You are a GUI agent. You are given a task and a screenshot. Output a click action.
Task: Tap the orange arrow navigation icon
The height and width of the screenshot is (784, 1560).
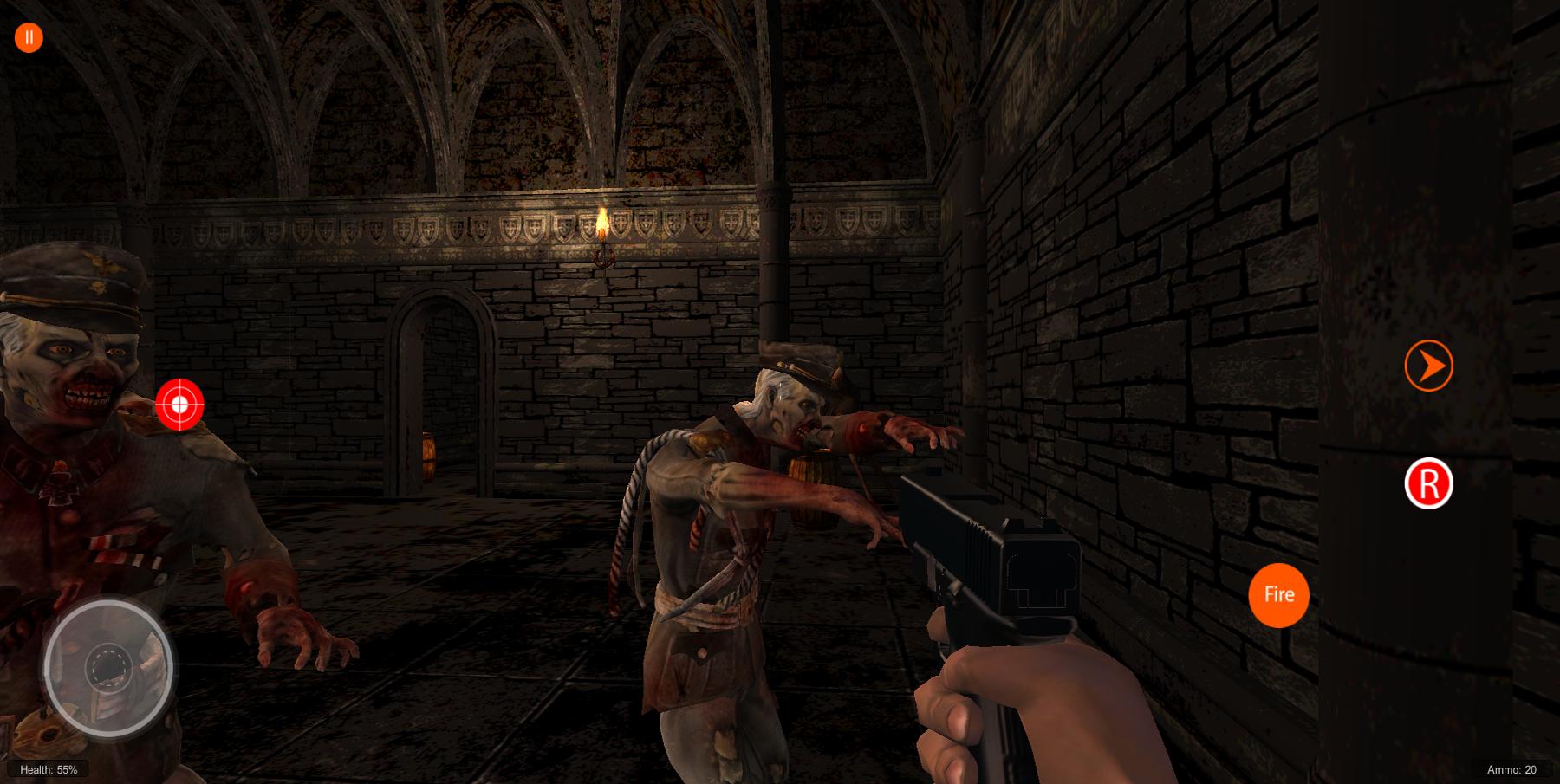pos(1430,366)
